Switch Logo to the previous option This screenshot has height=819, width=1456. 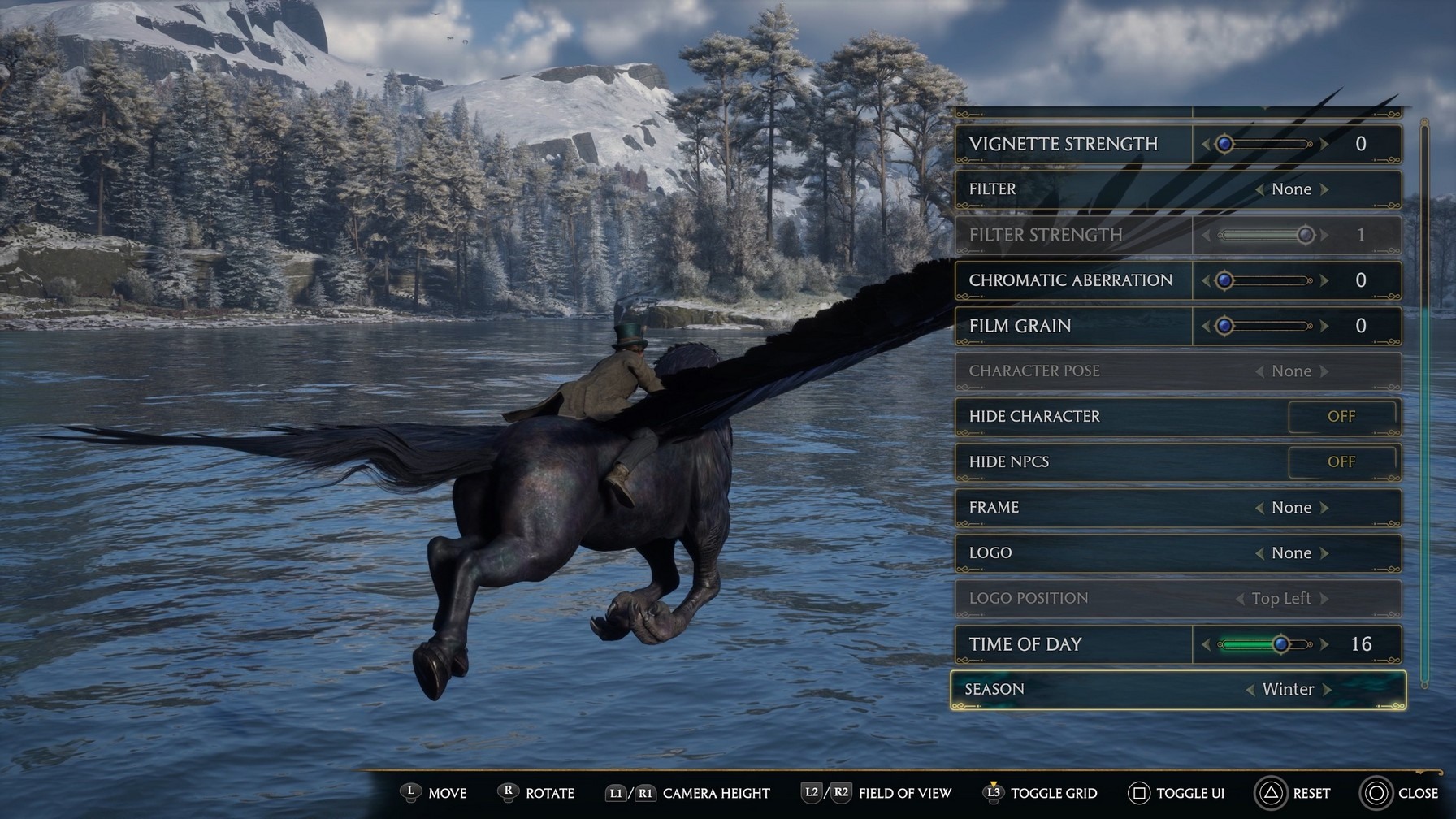pos(1259,553)
